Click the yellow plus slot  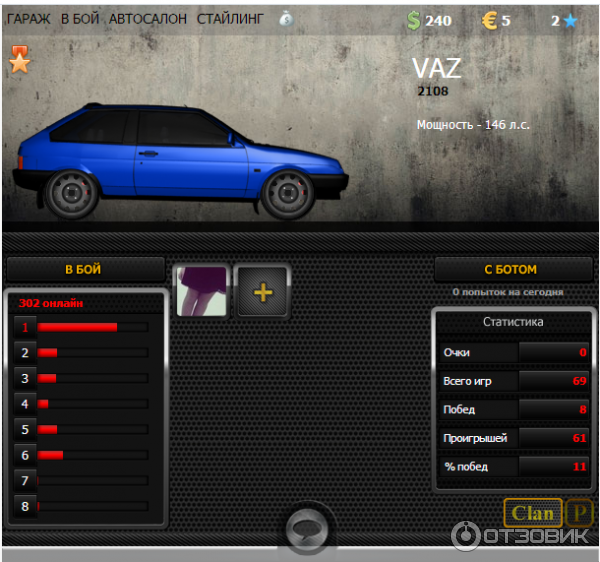263,292
